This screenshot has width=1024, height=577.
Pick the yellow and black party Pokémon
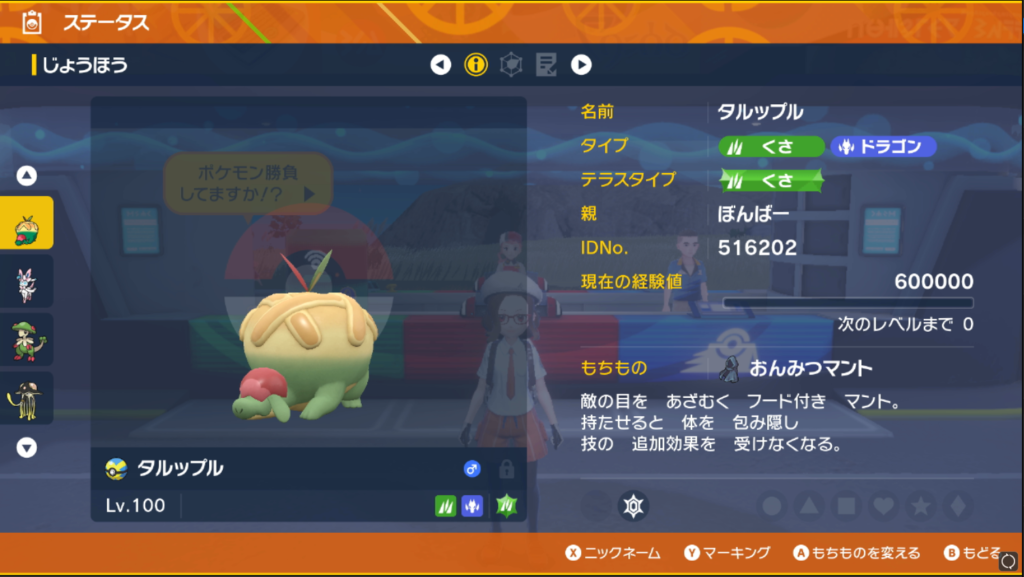pyautogui.click(x=27, y=398)
